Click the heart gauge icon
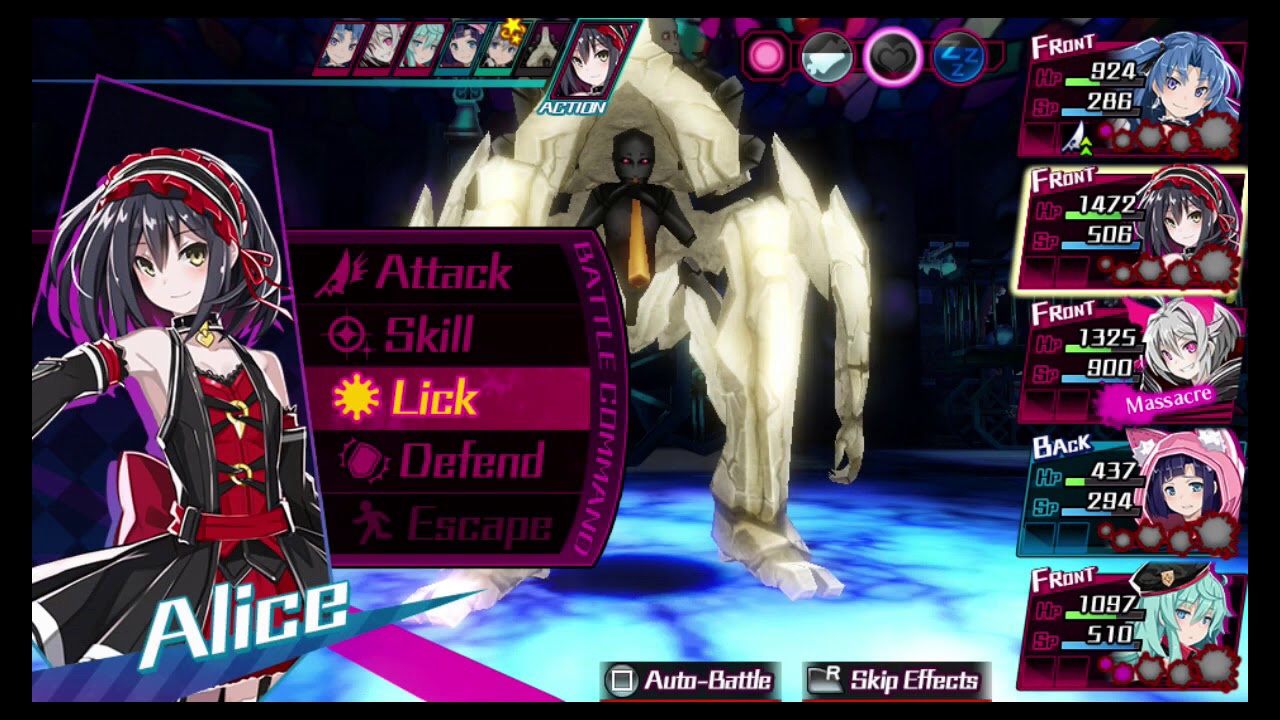Screen dimensions: 1280x720 [891, 57]
